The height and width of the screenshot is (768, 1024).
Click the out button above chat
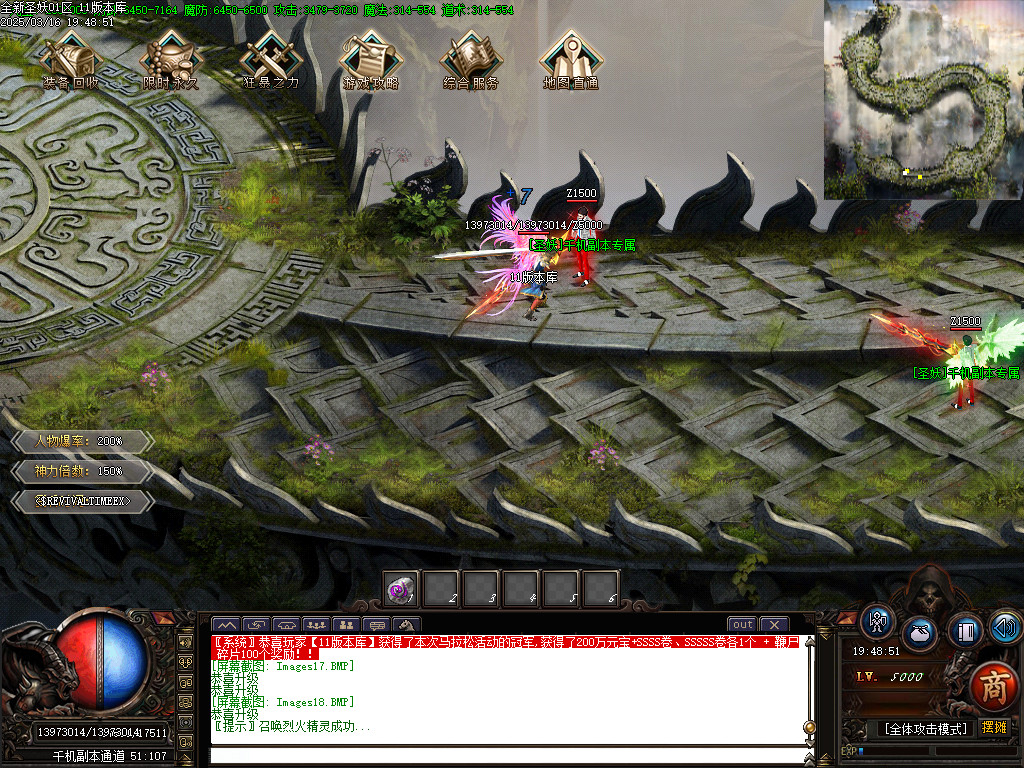(x=742, y=625)
